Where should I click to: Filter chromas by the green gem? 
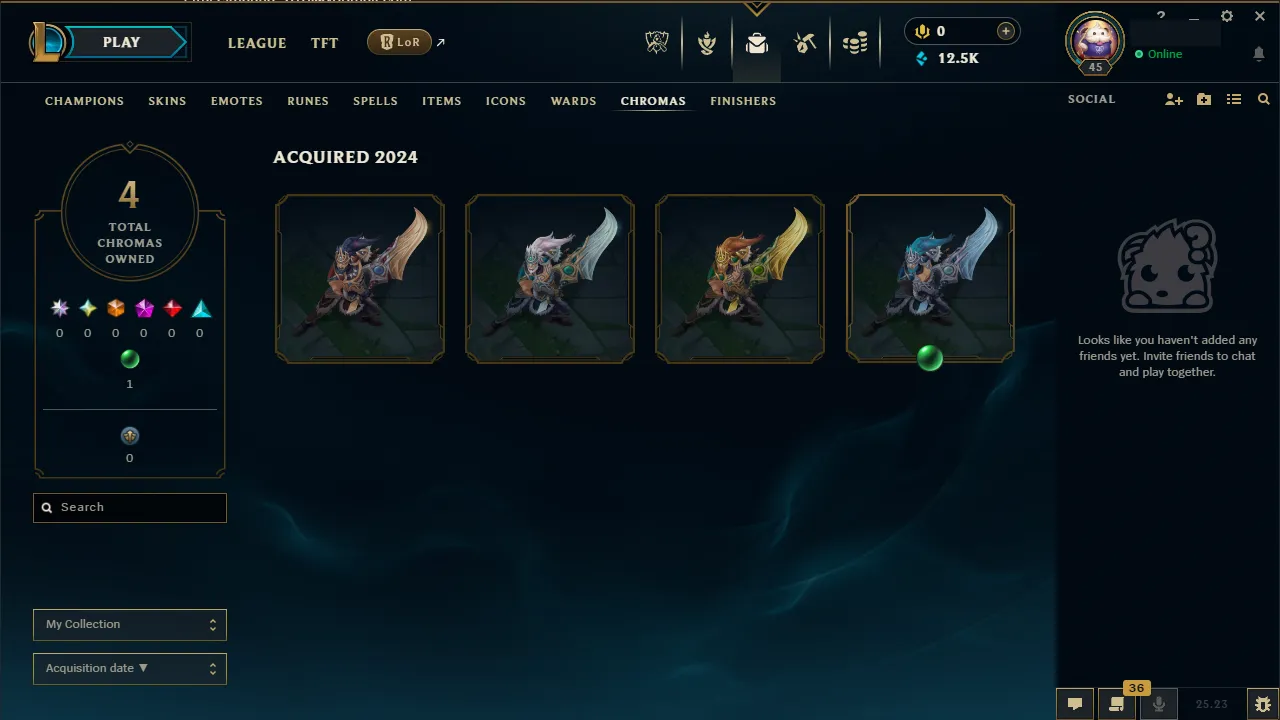pos(130,359)
